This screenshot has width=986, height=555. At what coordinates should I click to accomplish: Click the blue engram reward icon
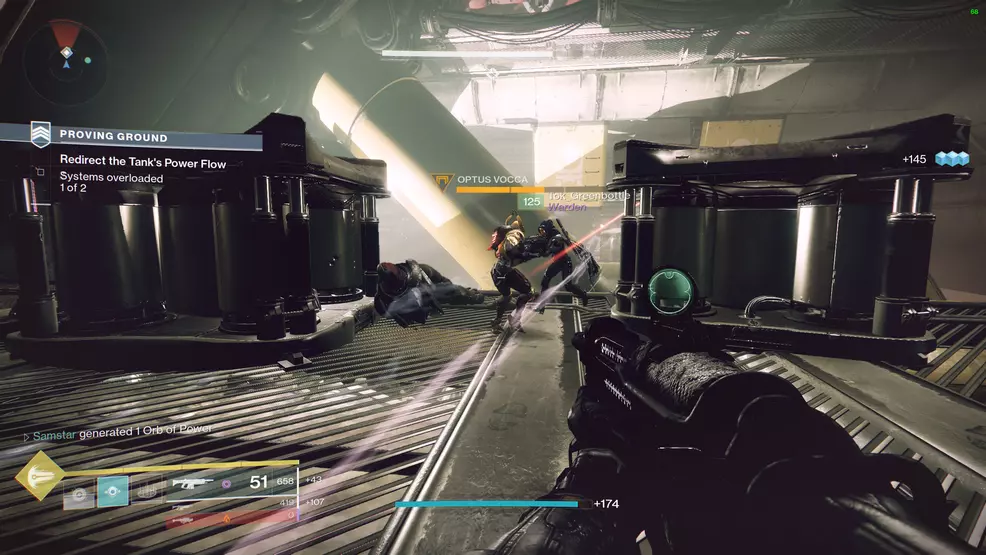coord(952,159)
